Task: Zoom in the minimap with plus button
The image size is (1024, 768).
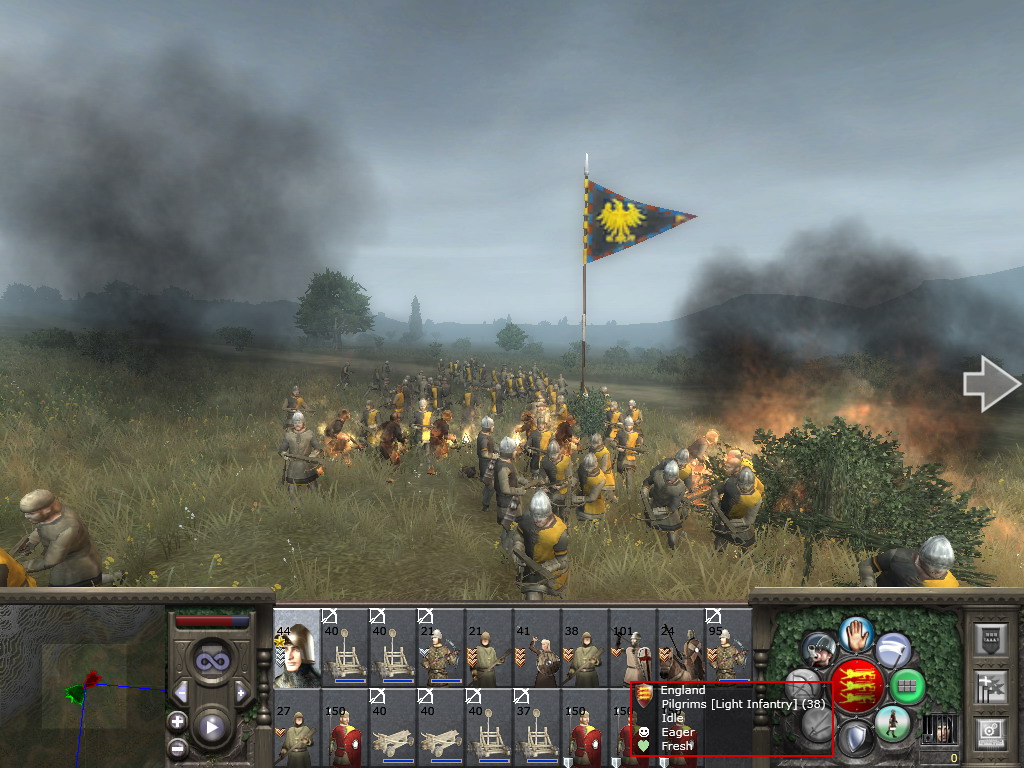Action: 178,721
